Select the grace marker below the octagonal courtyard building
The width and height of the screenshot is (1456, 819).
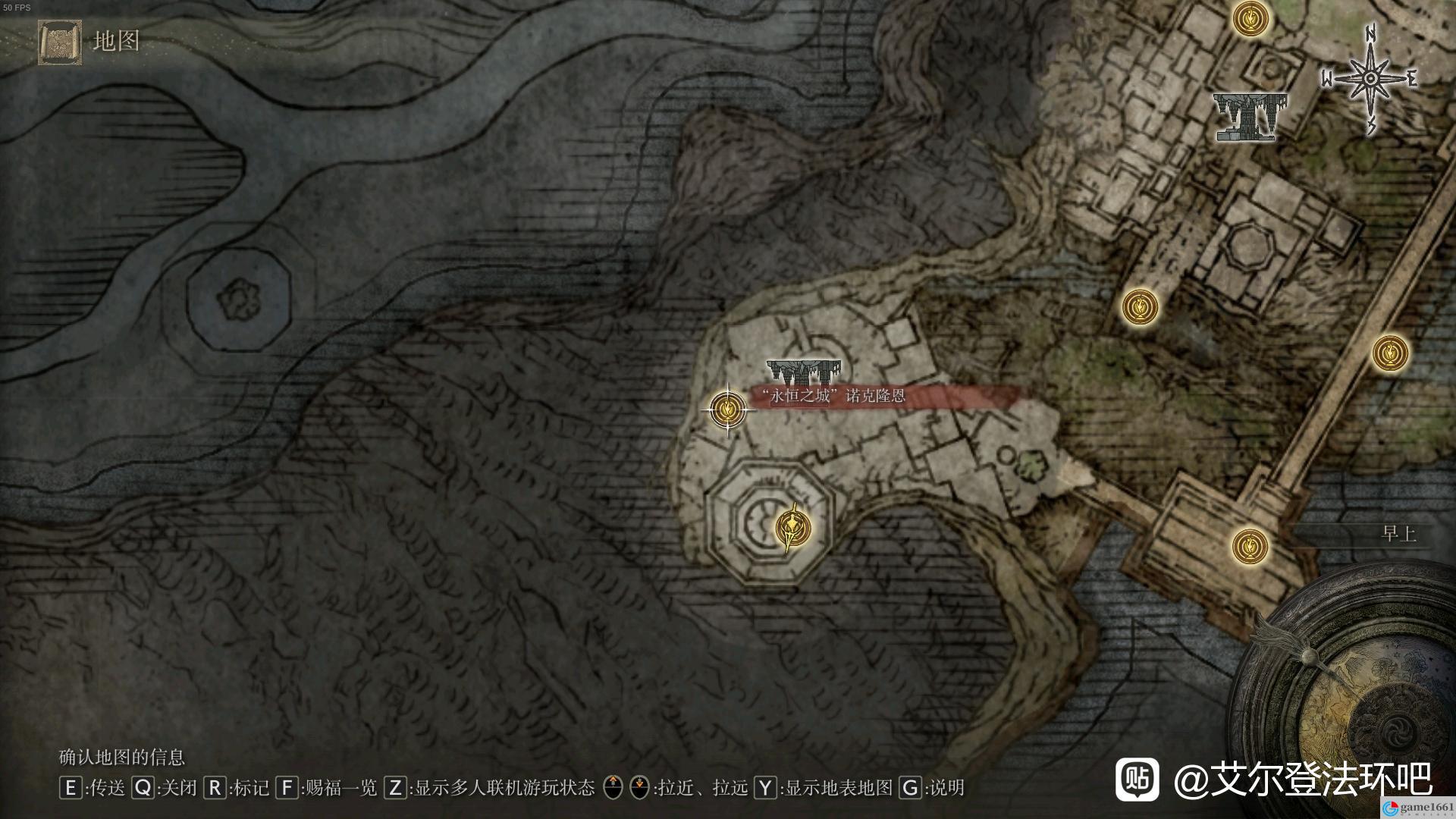click(x=1140, y=307)
